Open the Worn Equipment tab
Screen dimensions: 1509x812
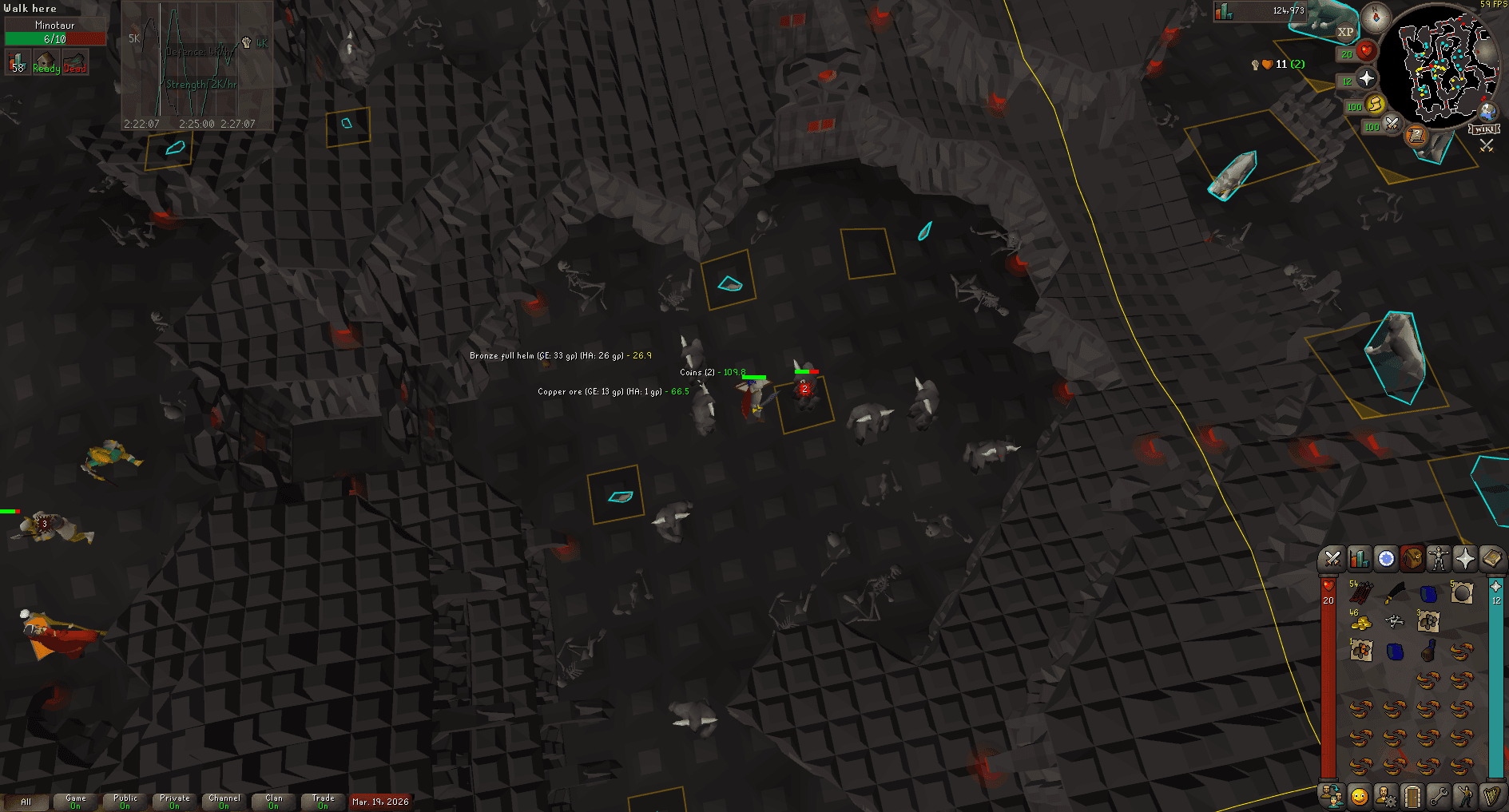1438,559
